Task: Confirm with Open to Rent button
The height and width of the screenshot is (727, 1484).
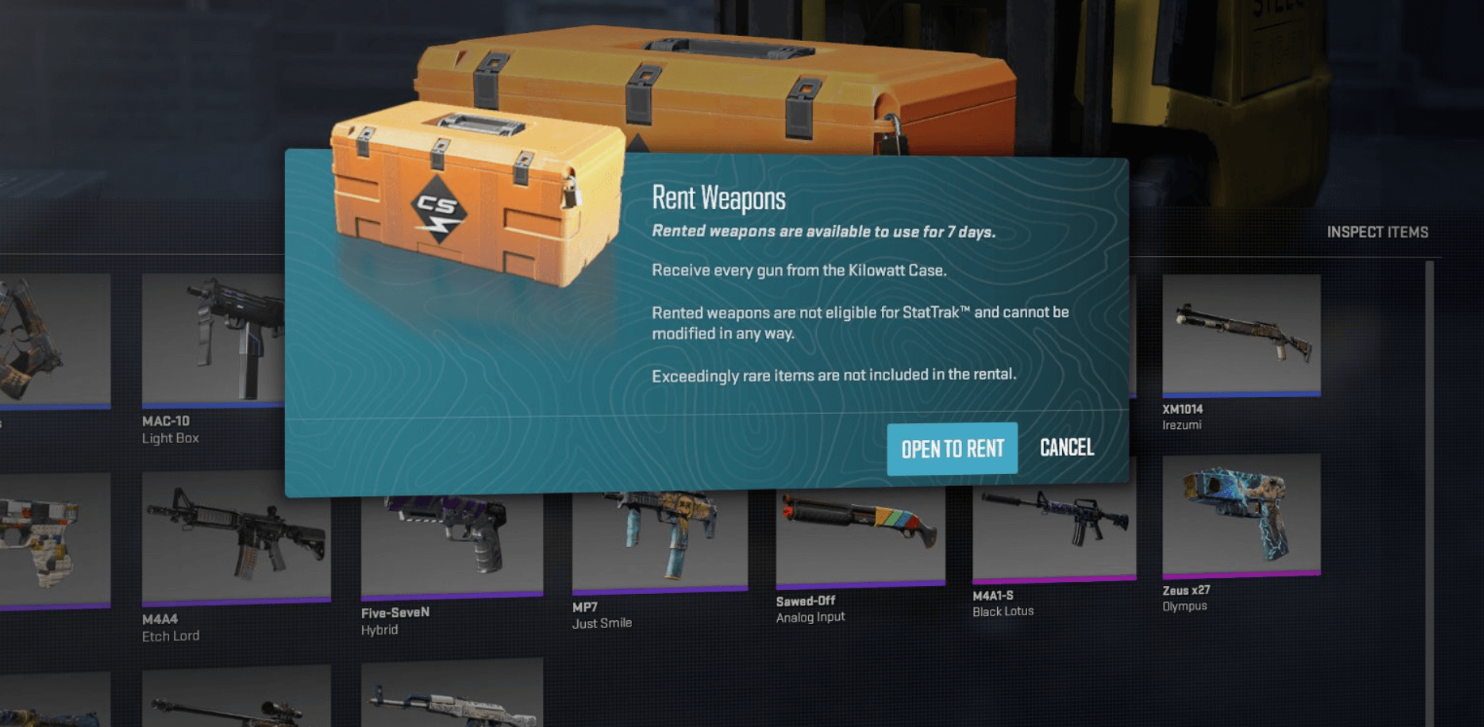Action: point(951,449)
